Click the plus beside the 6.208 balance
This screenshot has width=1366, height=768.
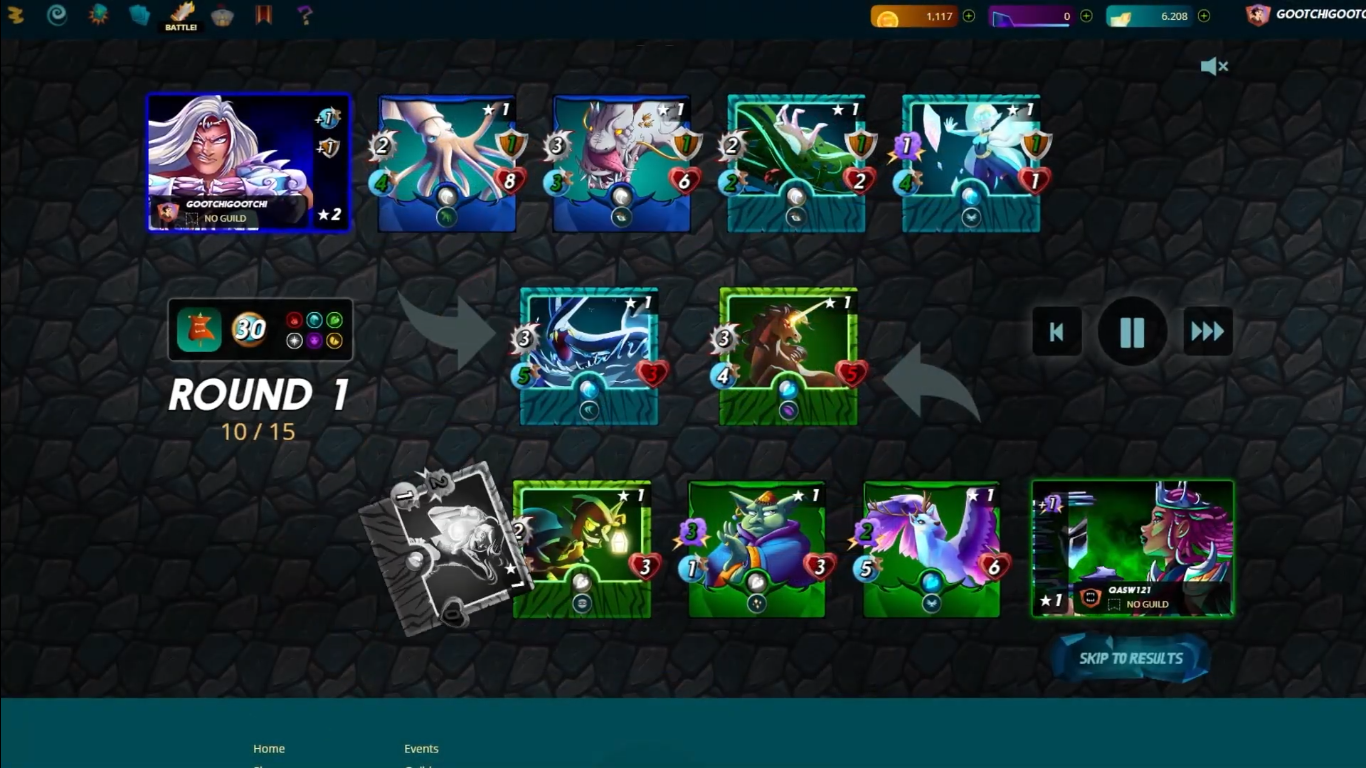click(x=1204, y=16)
